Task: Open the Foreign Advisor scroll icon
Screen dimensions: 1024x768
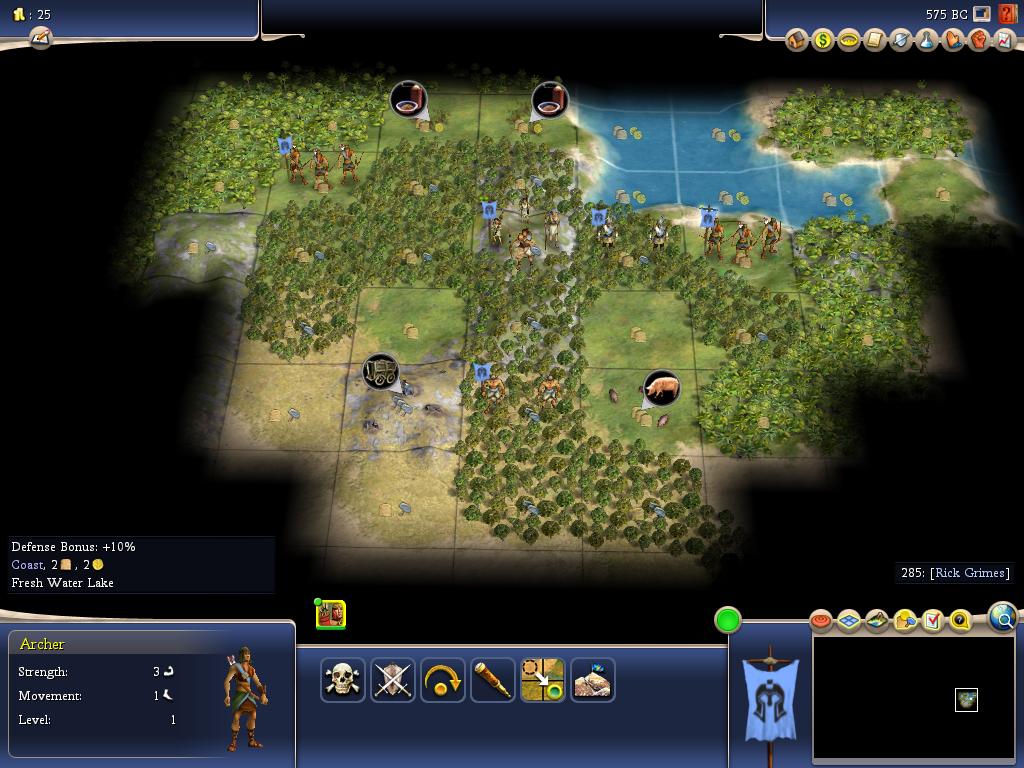Action: (x=875, y=40)
